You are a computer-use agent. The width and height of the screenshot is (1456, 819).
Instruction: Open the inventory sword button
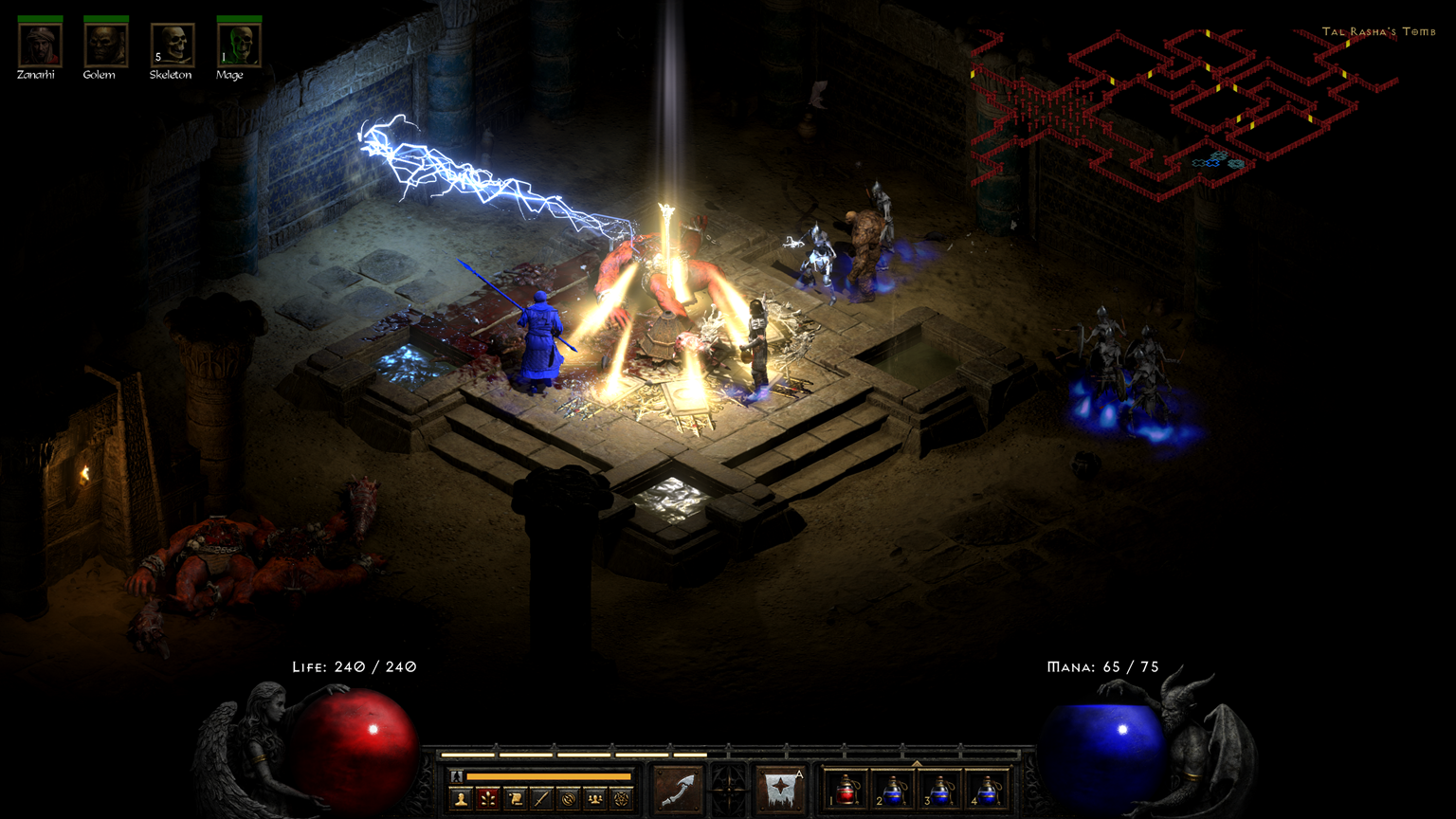click(x=541, y=798)
